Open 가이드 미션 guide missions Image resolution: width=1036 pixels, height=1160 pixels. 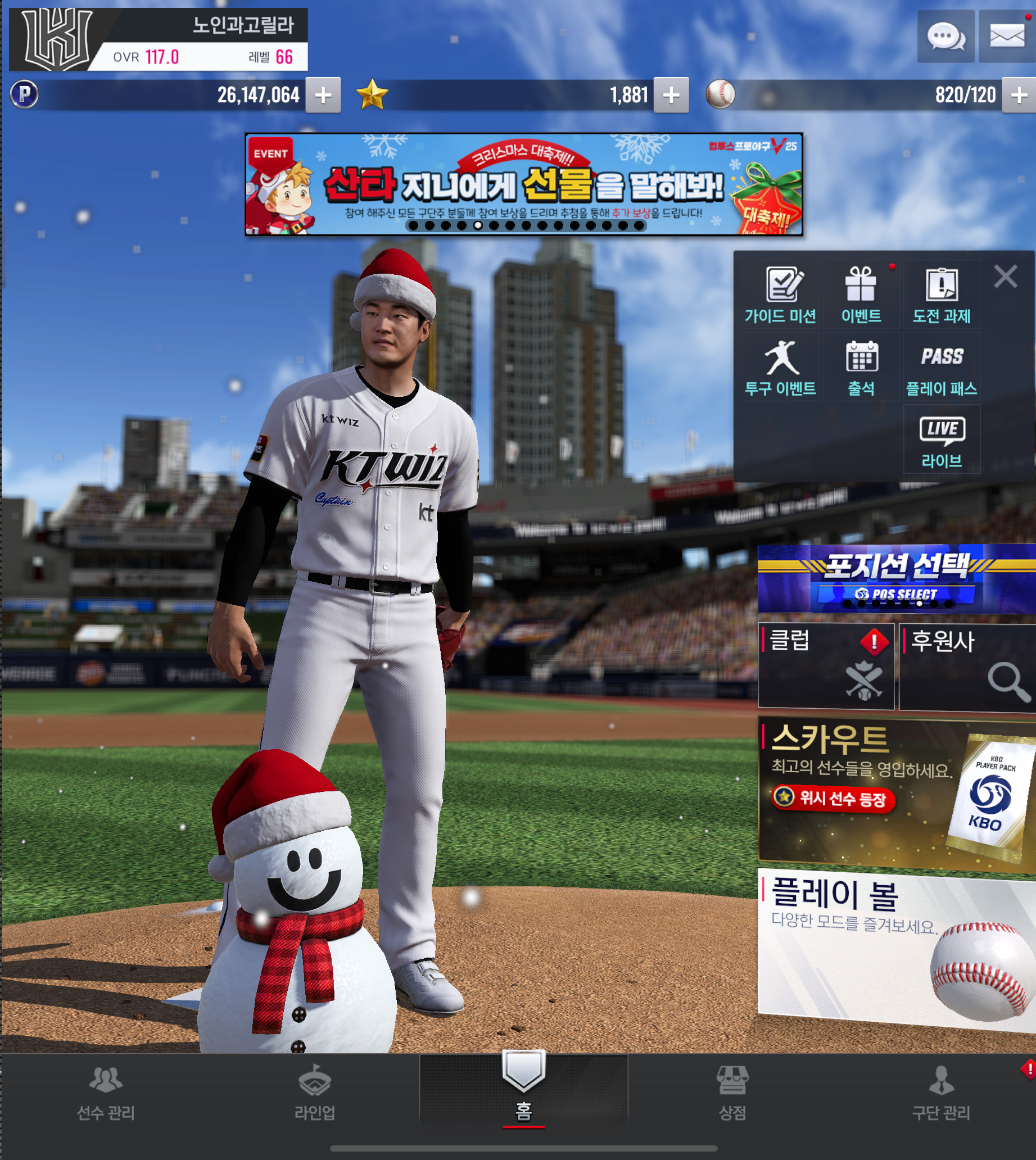pyautogui.click(x=780, y=295)
